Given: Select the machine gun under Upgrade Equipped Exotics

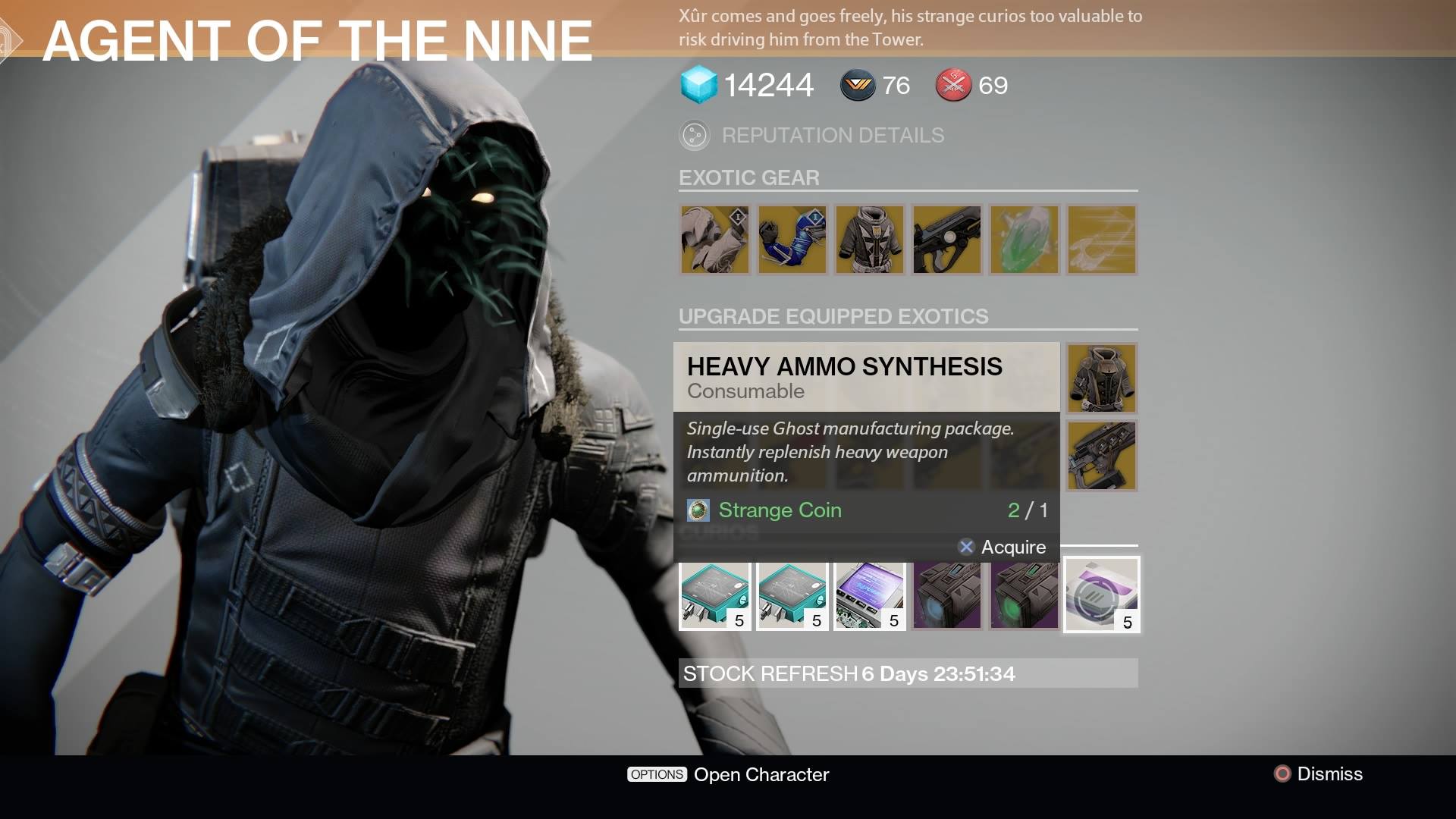Looking at the screenshot, I should 1101,456.
